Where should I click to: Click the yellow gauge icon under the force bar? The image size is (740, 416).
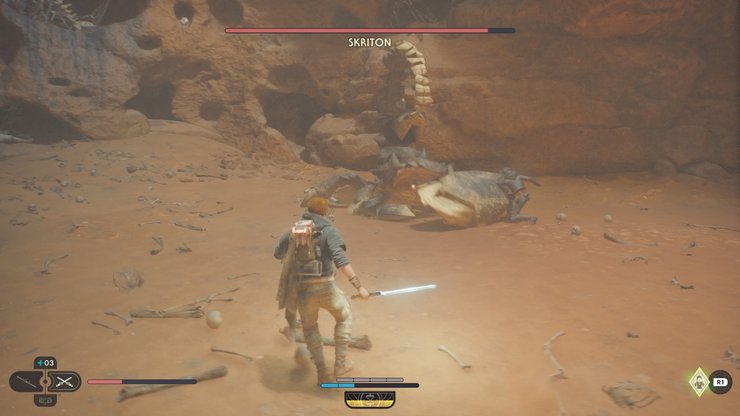pyautogui.click(x=369, y=398)
